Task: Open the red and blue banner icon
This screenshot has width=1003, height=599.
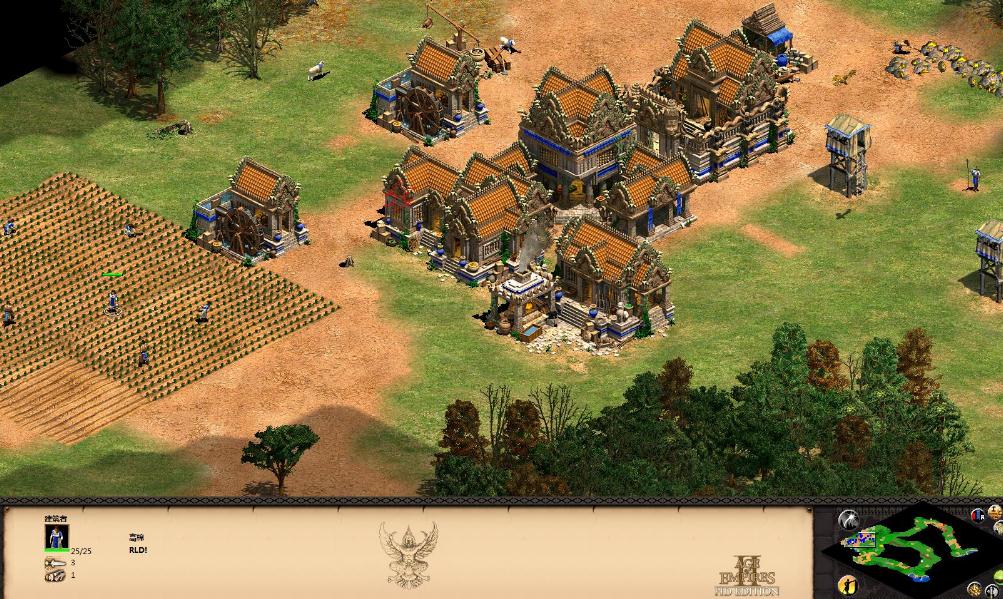Action: (977, 516)
